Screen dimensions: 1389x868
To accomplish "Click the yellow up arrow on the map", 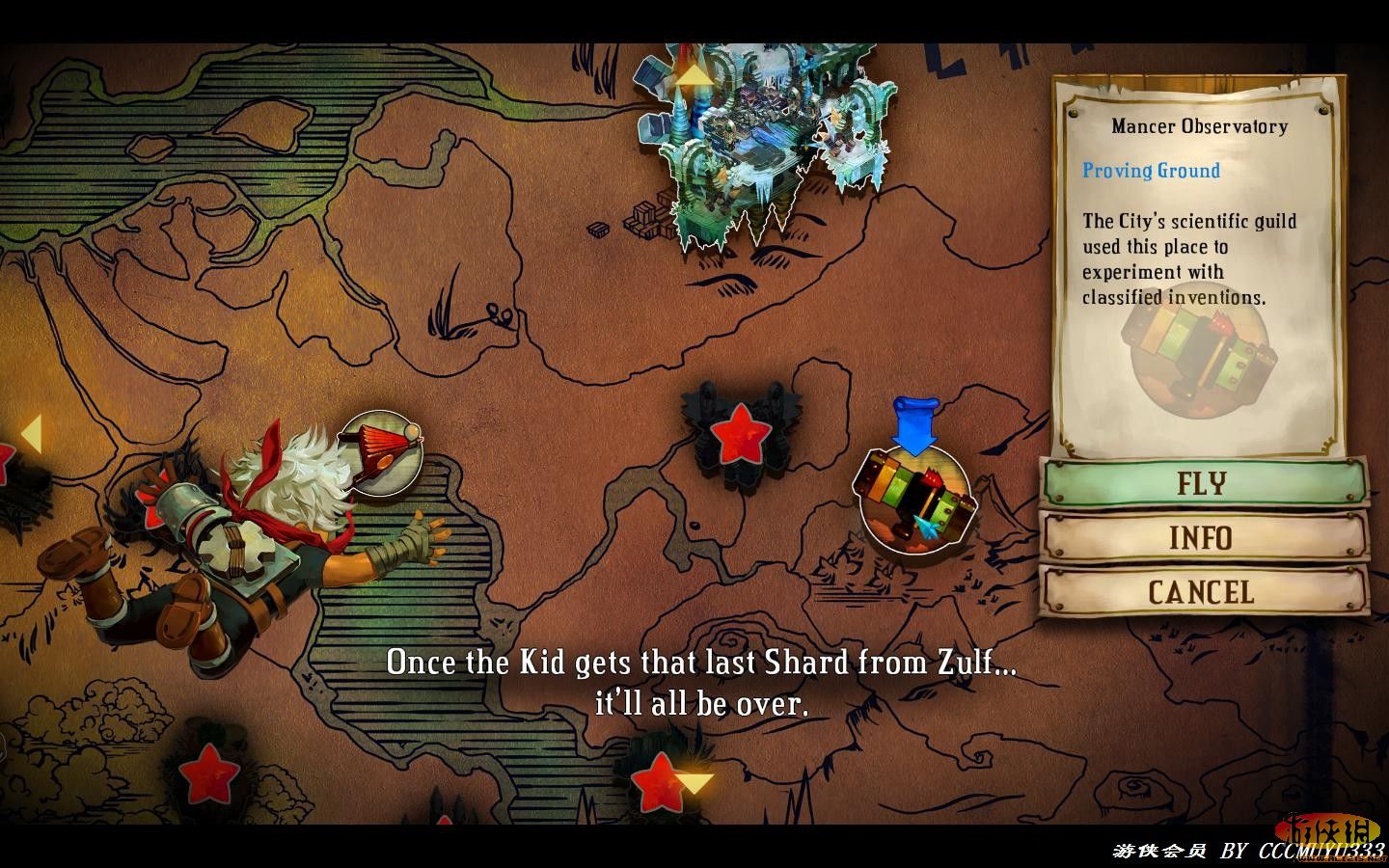I will [x=693, y=74].
